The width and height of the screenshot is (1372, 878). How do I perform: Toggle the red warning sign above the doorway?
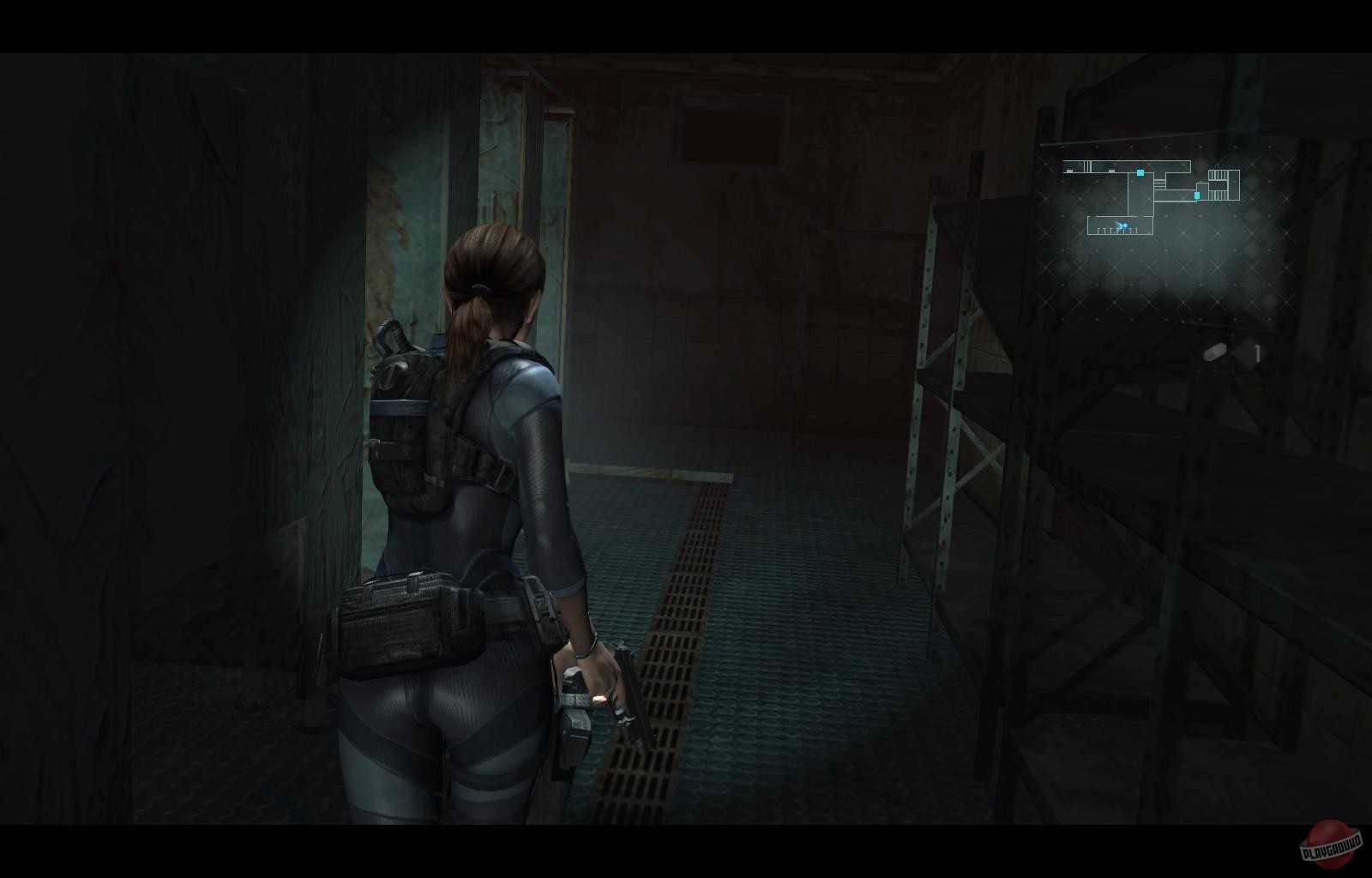pos(733,129)
